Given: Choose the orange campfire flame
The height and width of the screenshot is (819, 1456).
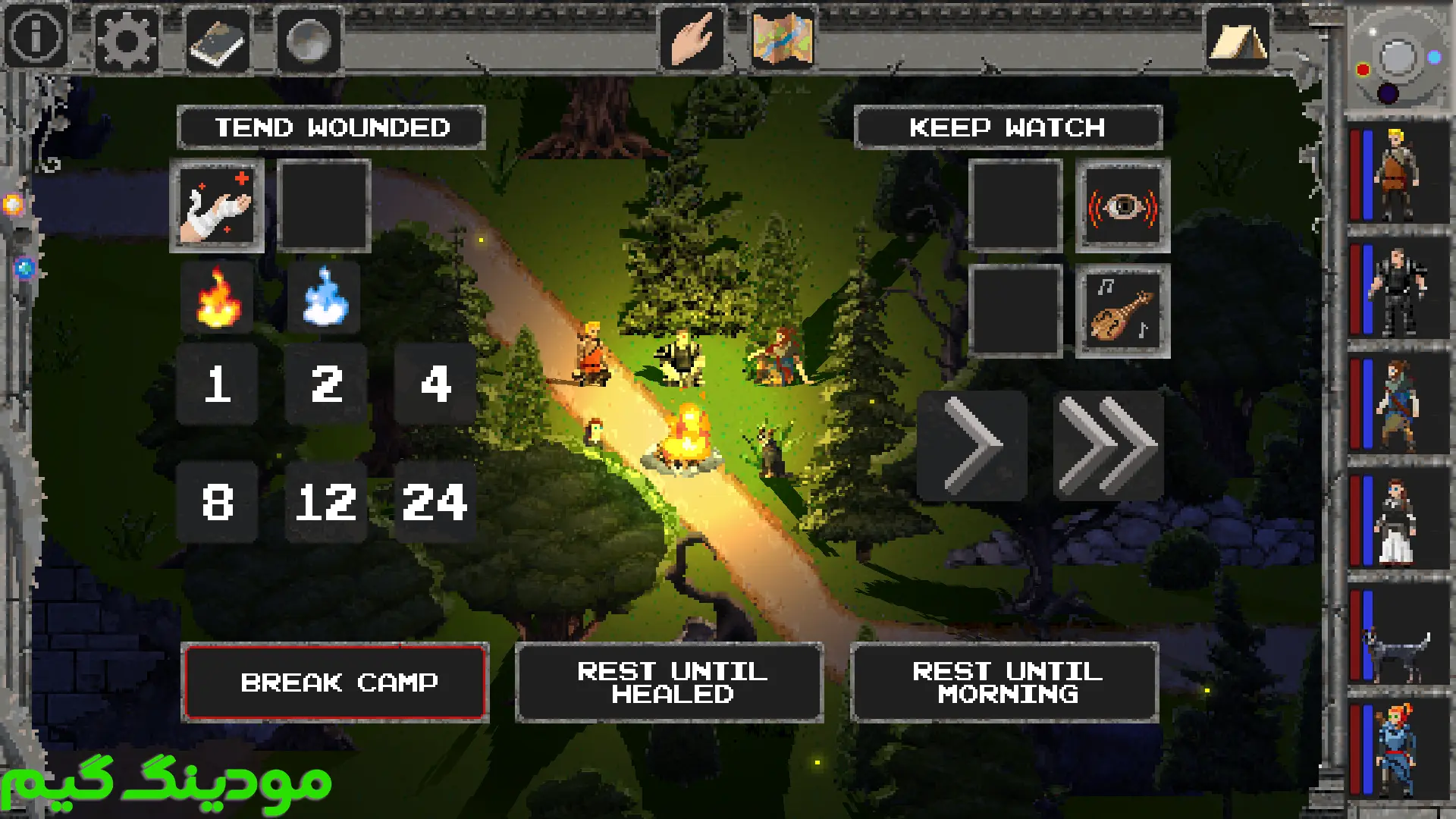Looking at the screenshot, I should click(218, 298).
